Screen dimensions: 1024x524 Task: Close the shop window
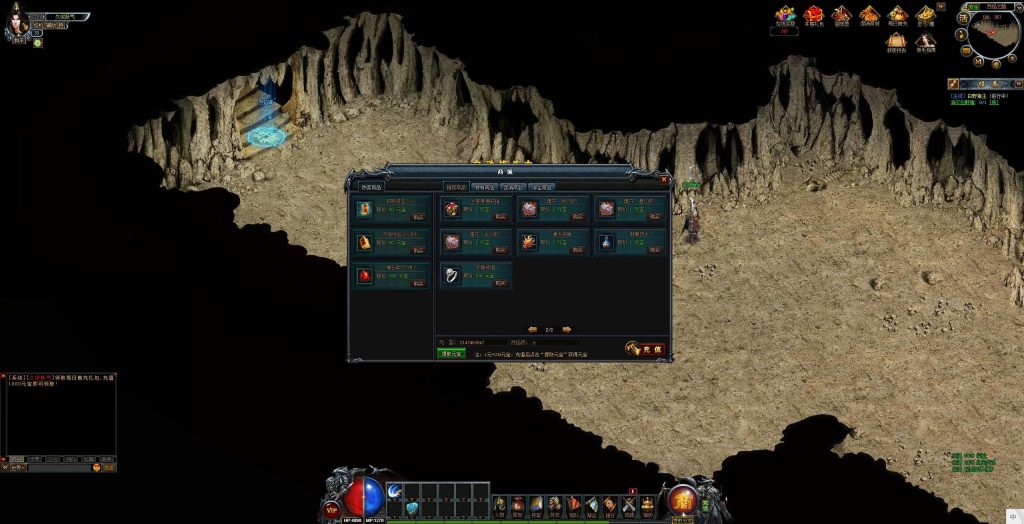pos(665,179)
